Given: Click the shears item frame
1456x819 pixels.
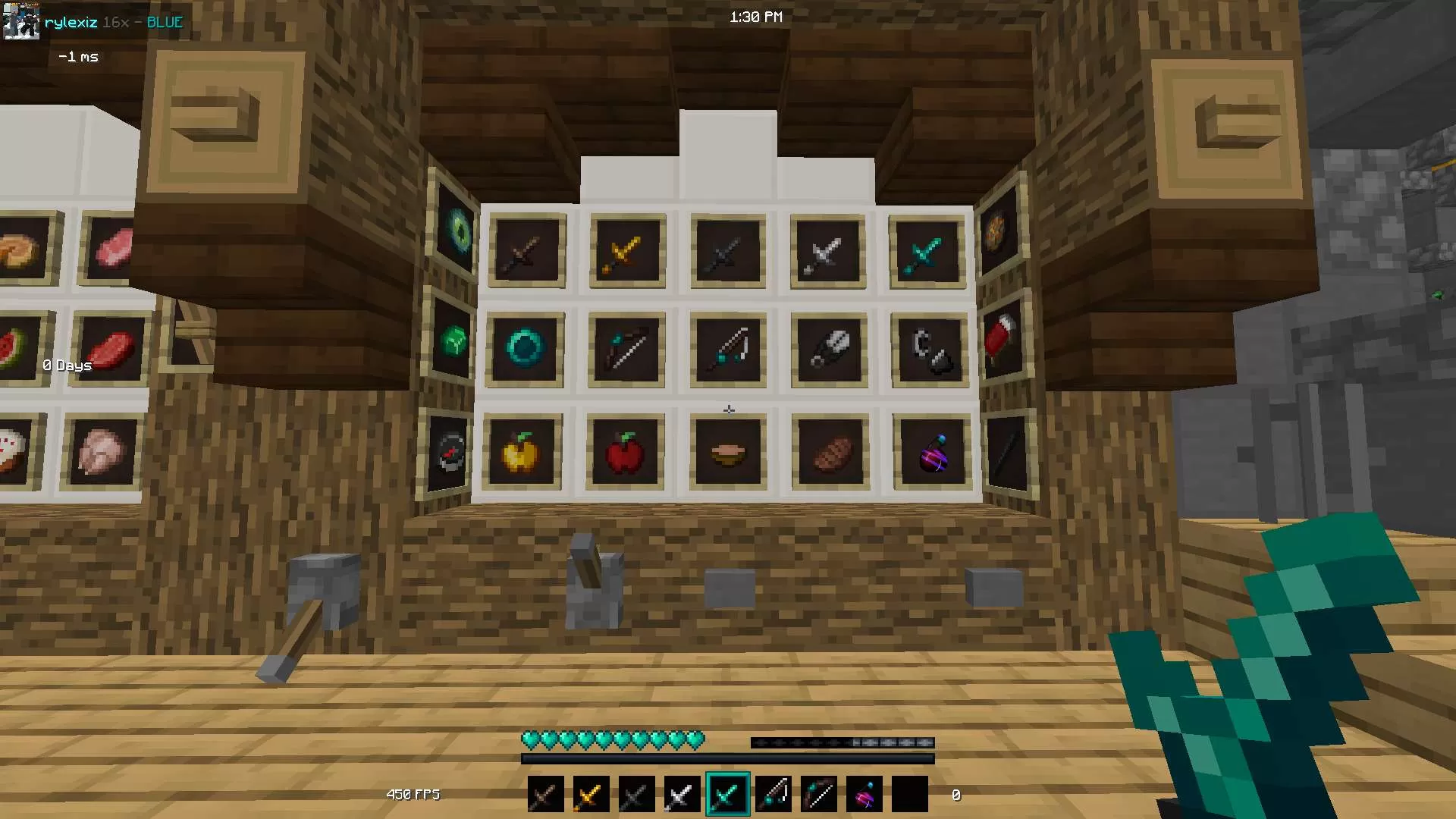Looking at the screenshot, I should [x=829, y=349].
